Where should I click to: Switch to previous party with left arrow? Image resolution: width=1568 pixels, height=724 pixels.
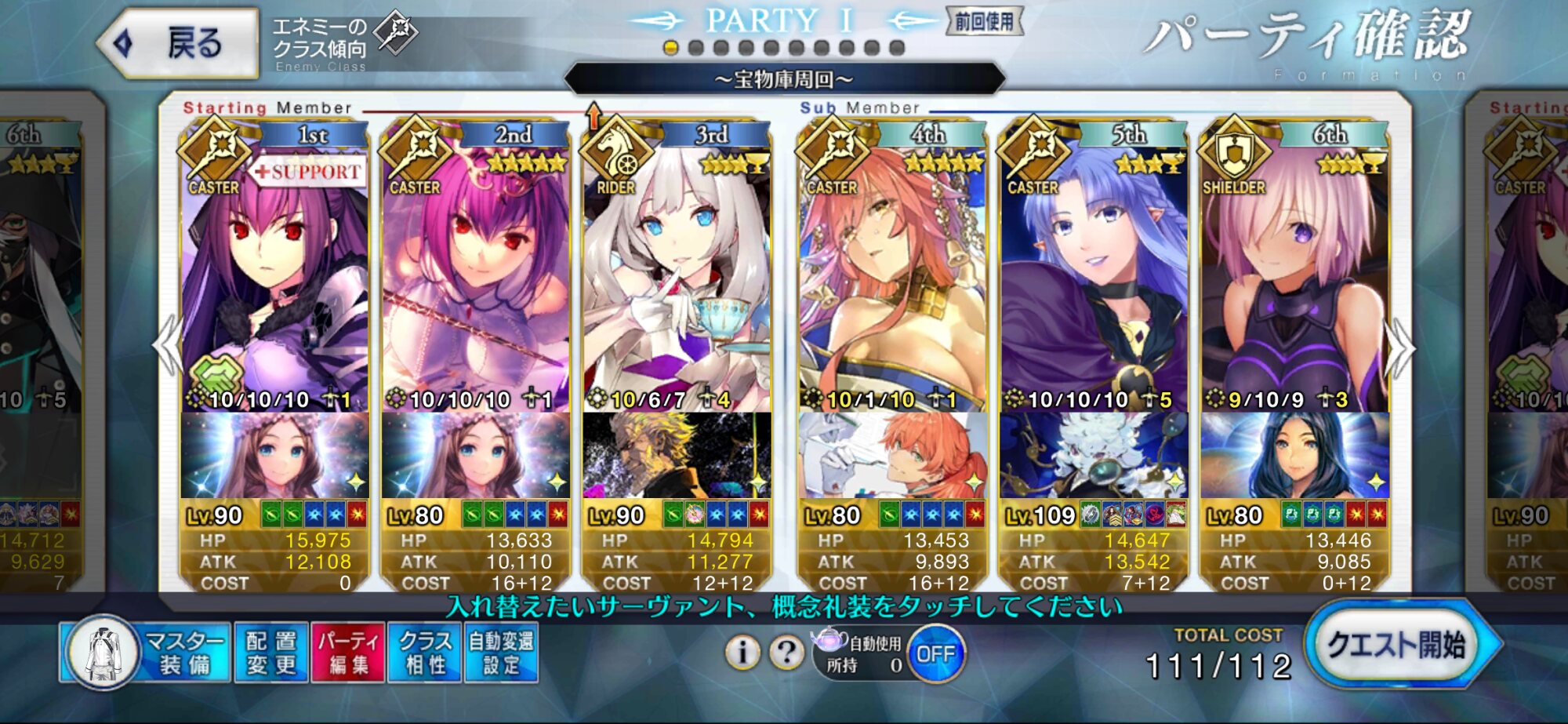(x=168, y=345)
